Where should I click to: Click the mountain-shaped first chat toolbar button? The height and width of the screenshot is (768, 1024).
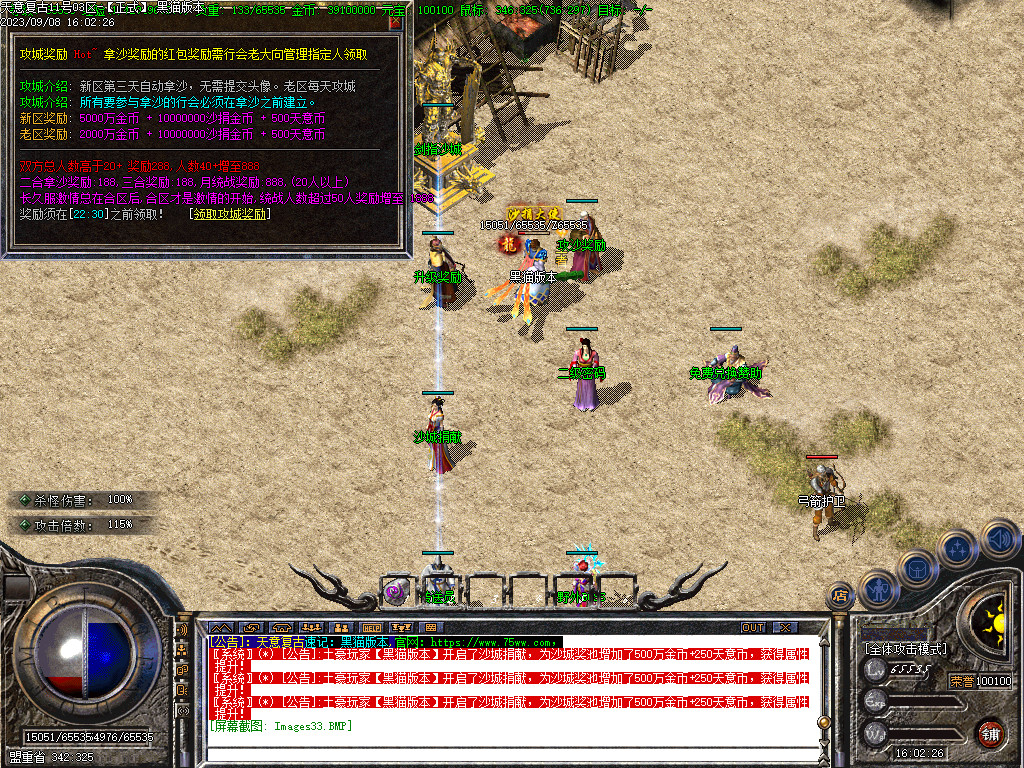click(x=220, y=627)
